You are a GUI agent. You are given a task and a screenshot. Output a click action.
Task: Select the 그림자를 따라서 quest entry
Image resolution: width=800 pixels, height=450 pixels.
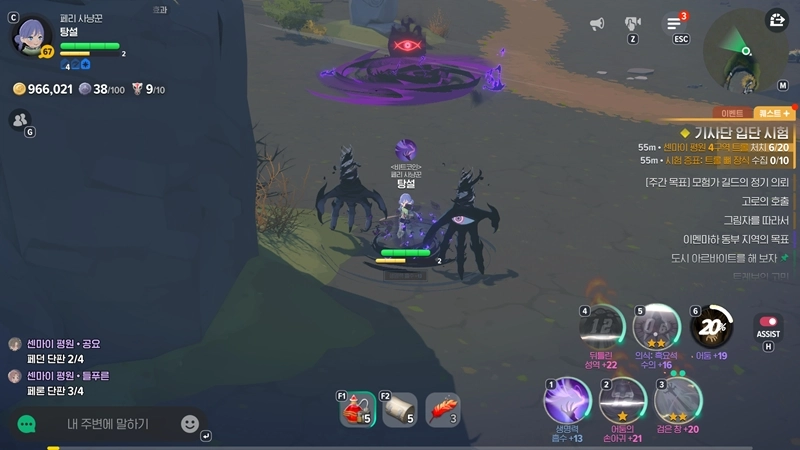click(756, 220)
